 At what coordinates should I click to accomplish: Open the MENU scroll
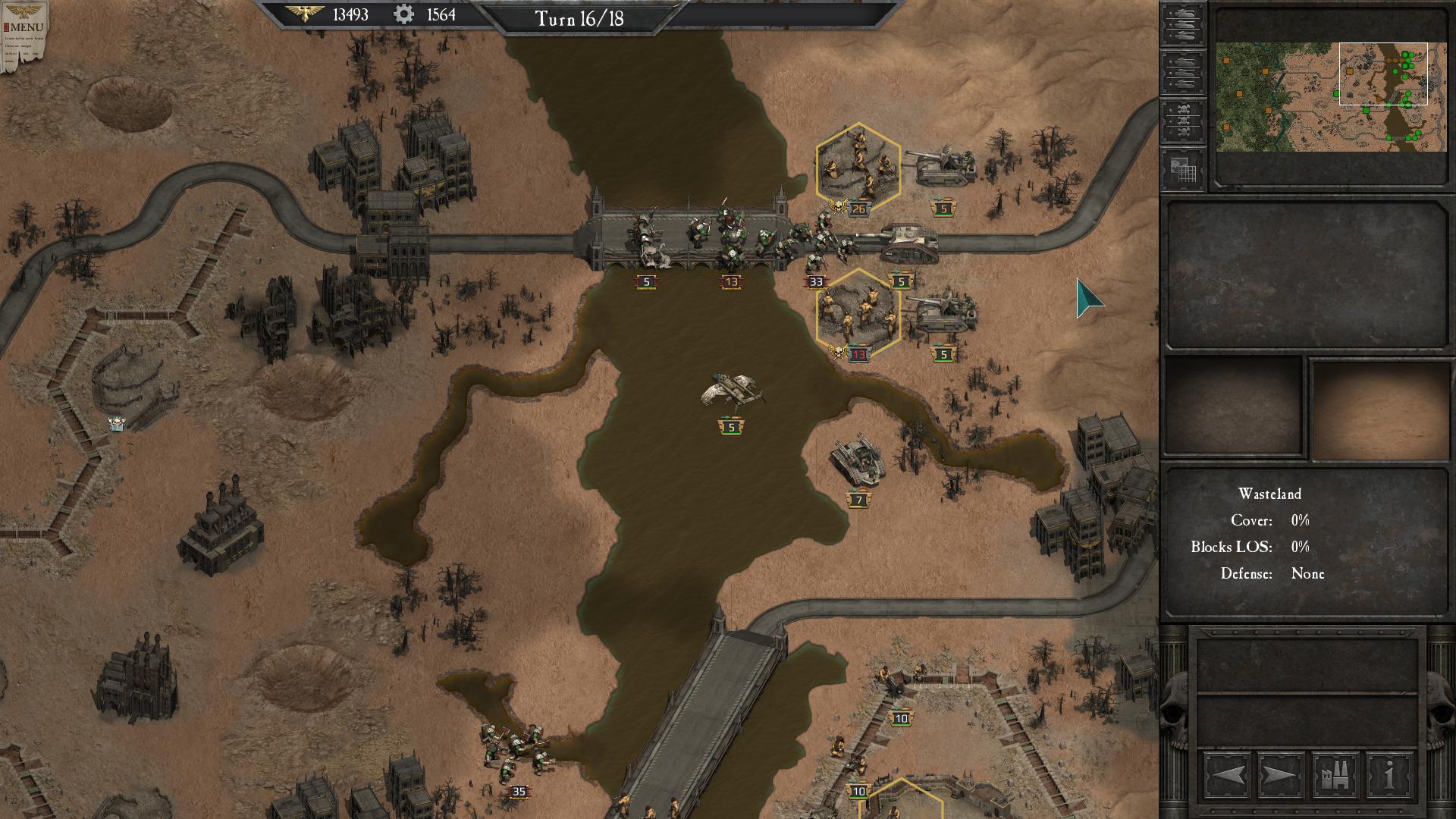coord(24,34)
